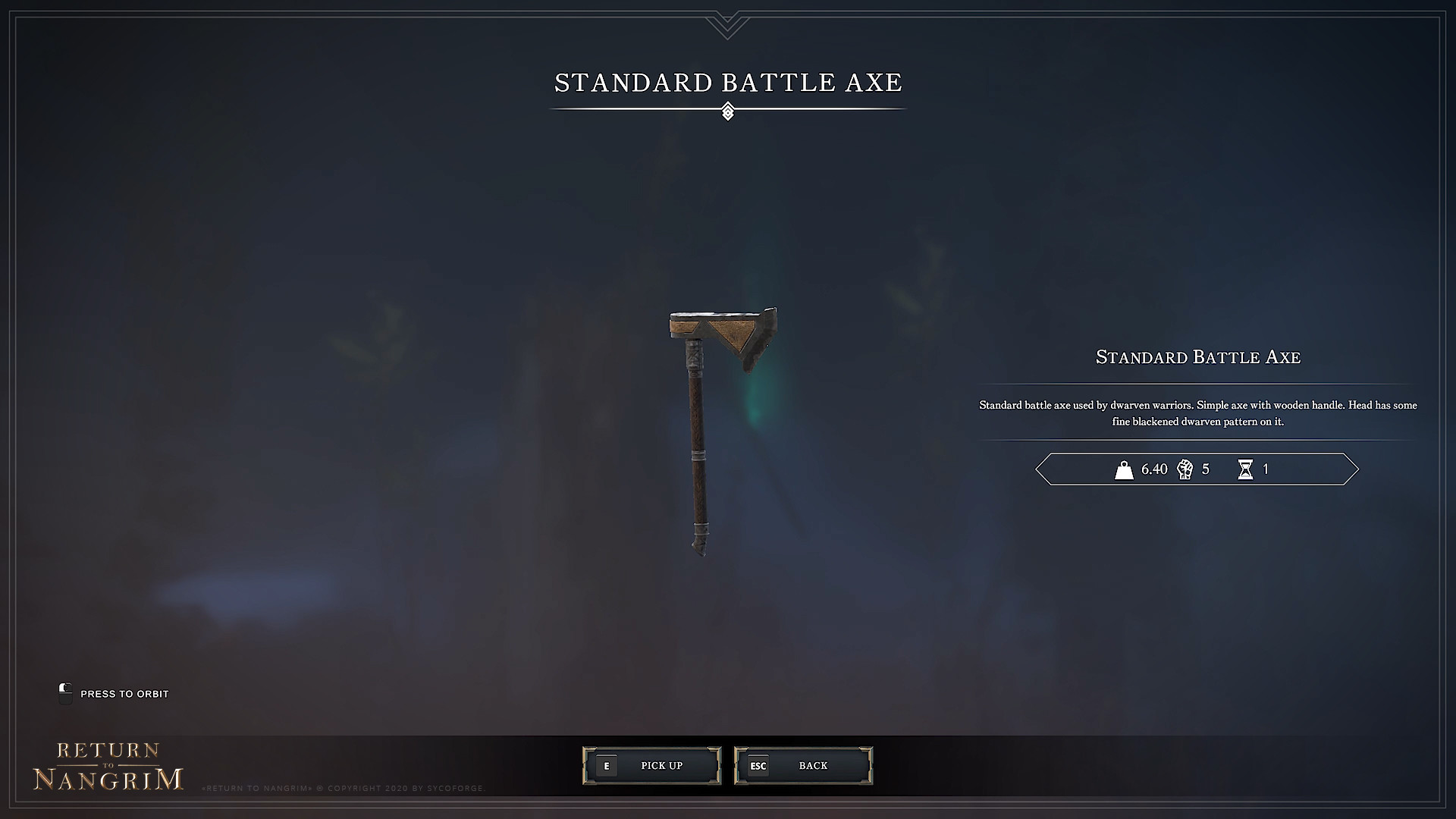Click the diamond ornament under the title
Viewport: 1456px width, 819px height.
coord(728,111)
